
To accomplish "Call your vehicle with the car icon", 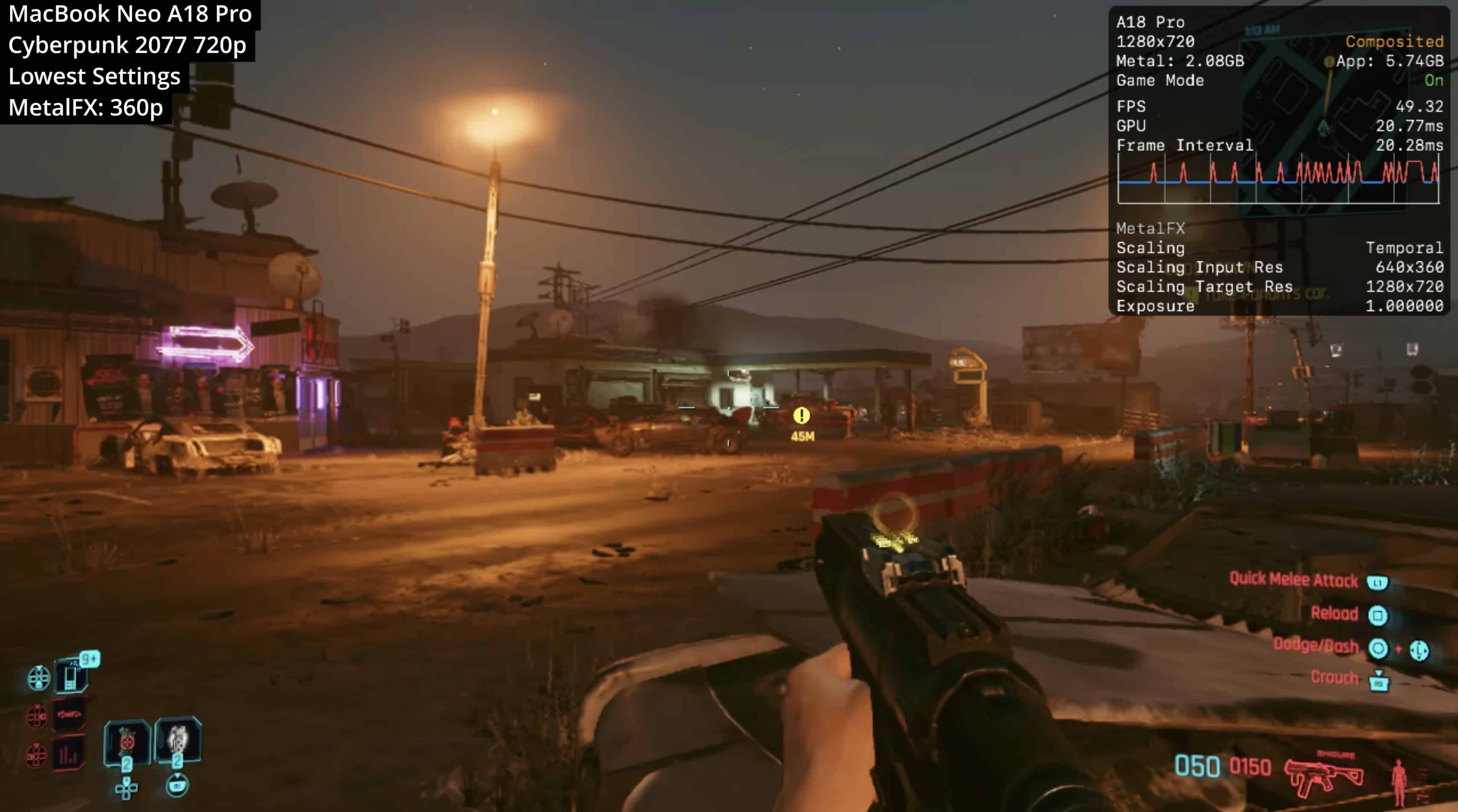I will point(69,715).
